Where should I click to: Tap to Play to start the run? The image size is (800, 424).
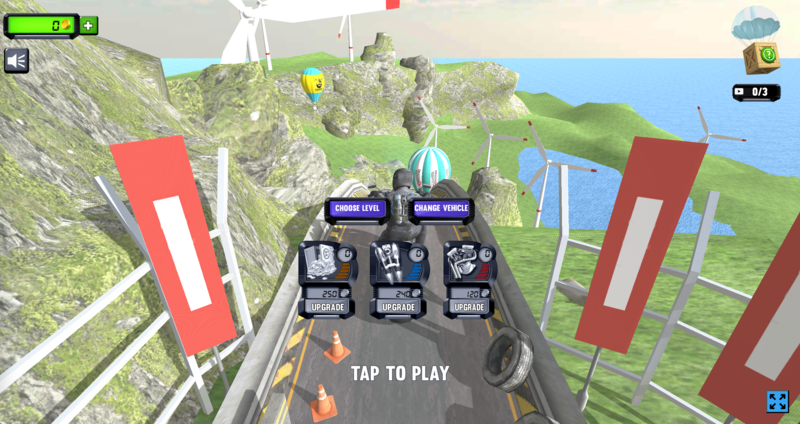tap(399, 373)
